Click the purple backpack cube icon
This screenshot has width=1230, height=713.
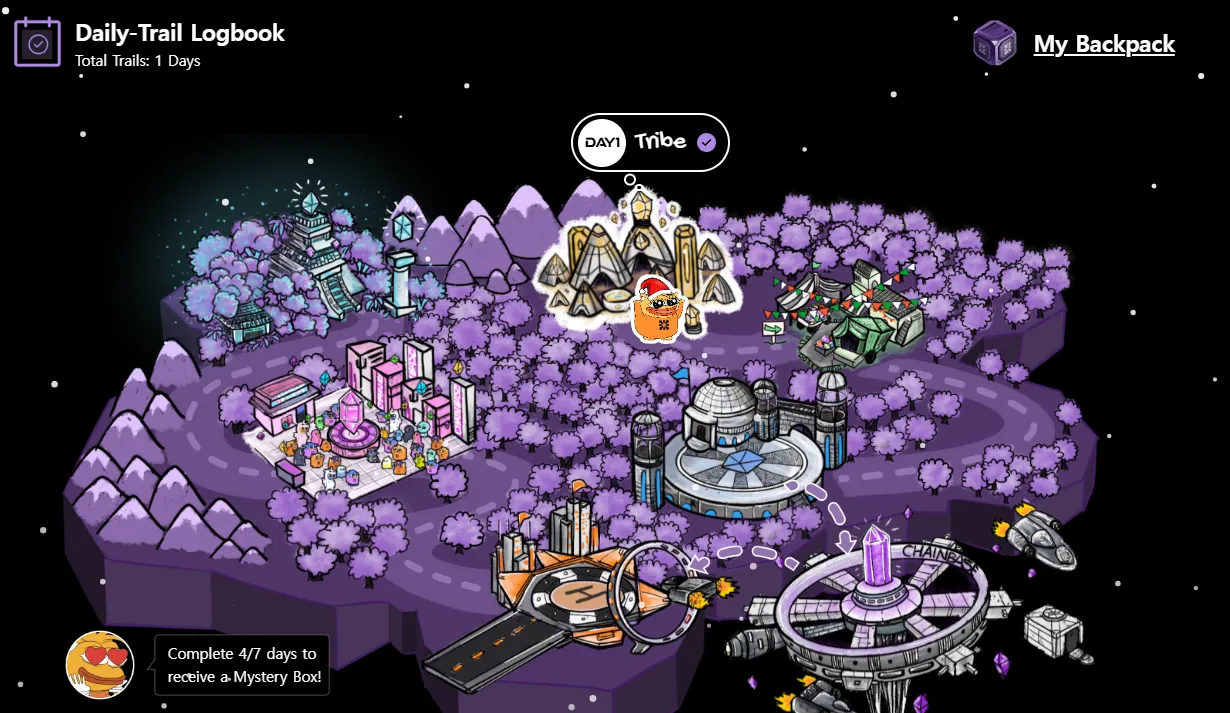[x=995, y=44]
